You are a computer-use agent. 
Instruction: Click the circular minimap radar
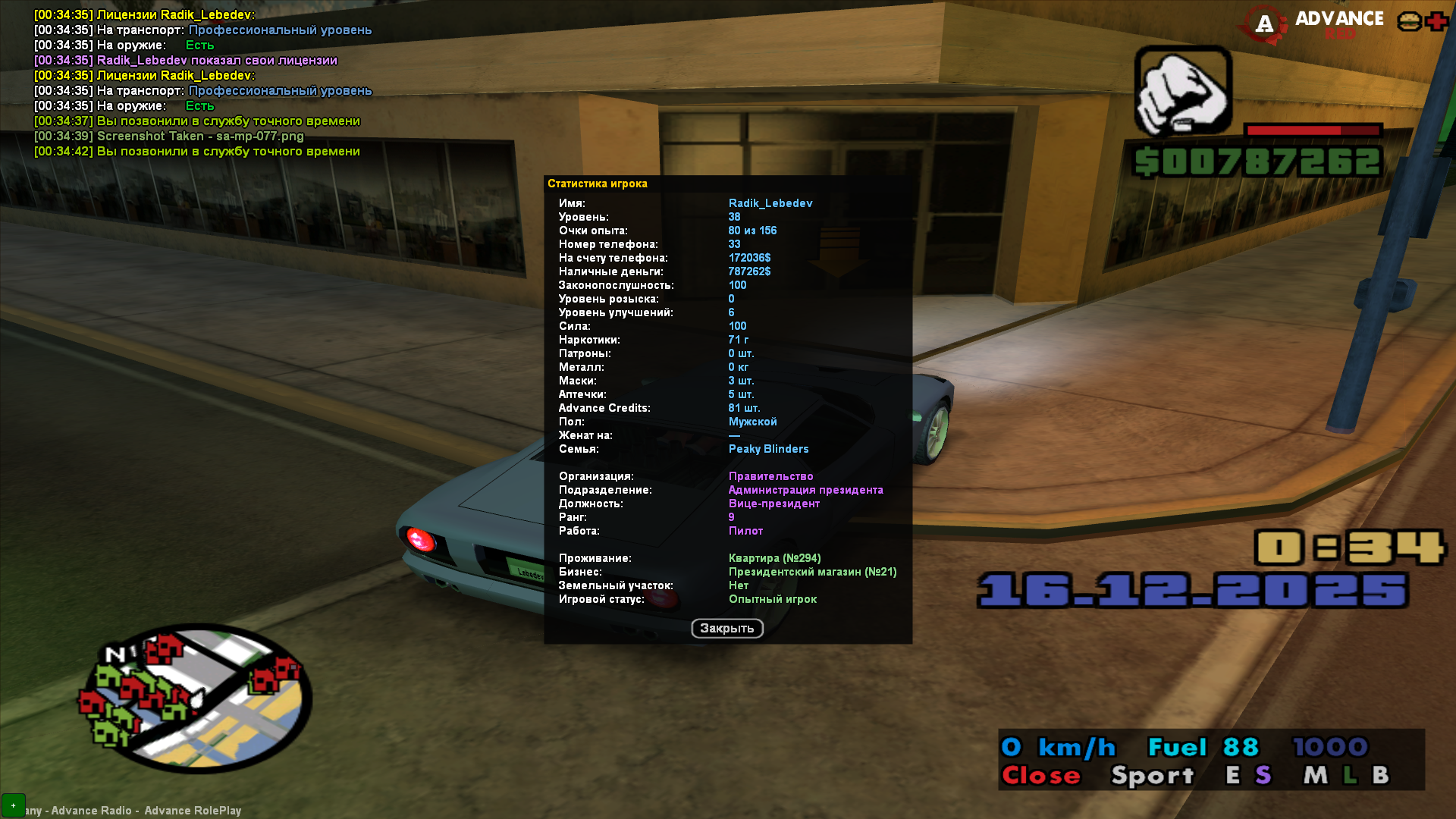(196, 699)
